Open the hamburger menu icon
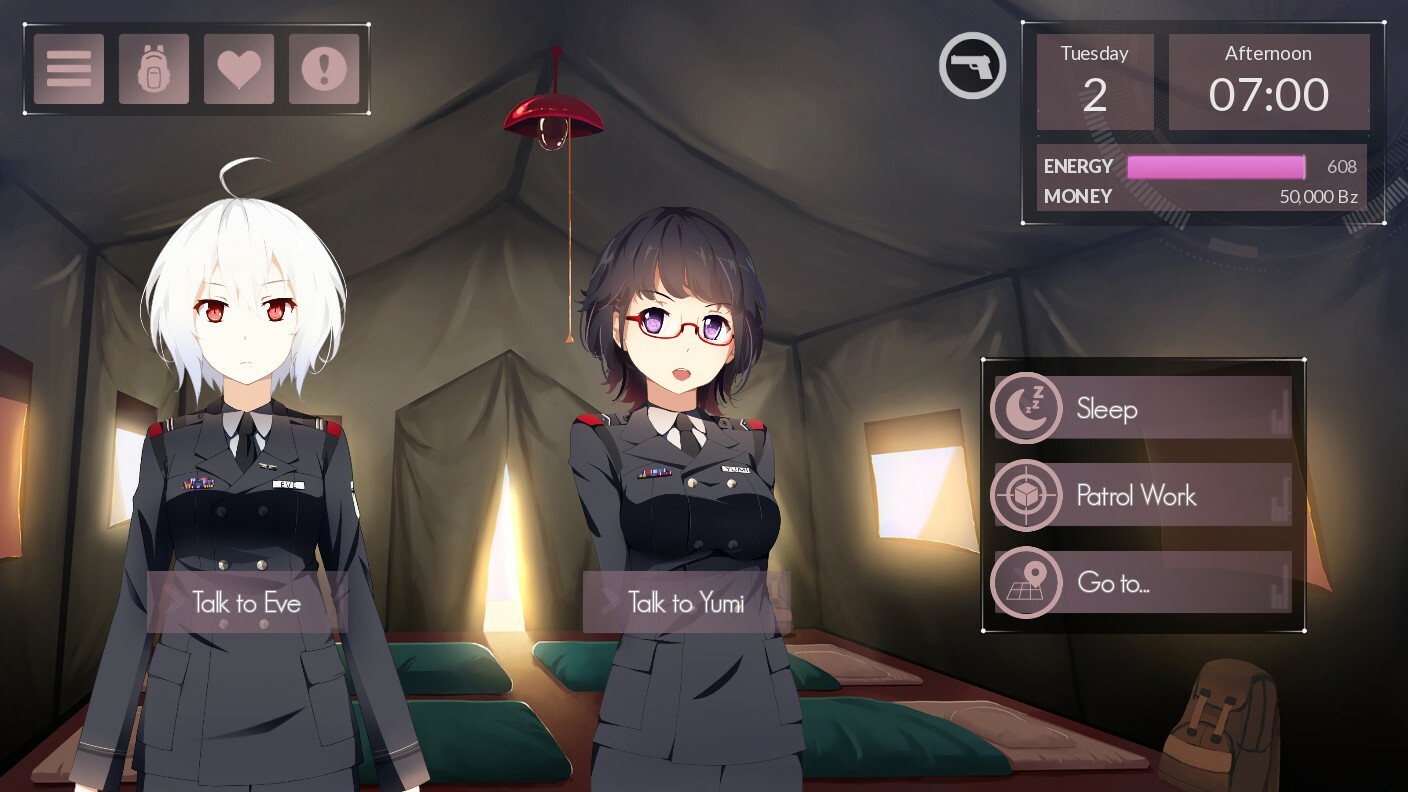Screen dimensions: 1408x792 [x=67, y=67]
